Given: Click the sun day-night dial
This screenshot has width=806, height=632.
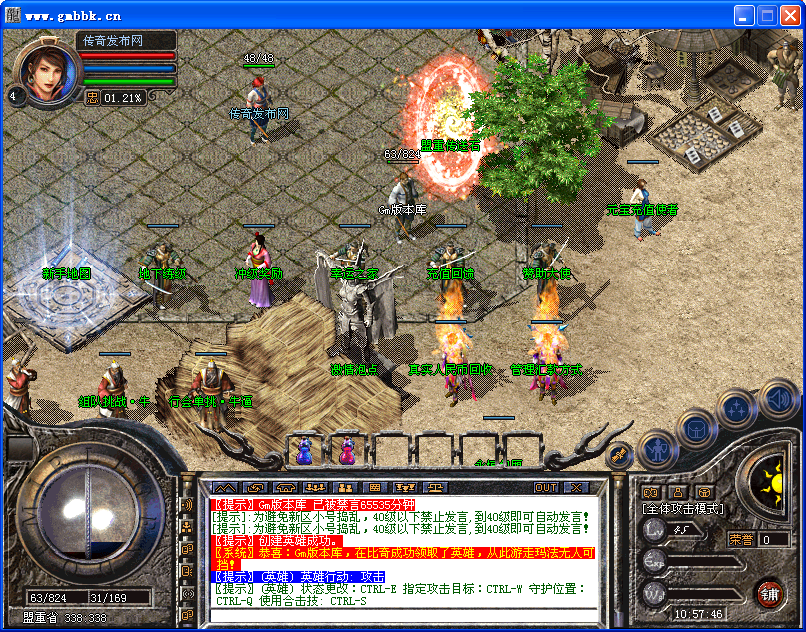Looking at the screenshot, I should pos(771,483).
